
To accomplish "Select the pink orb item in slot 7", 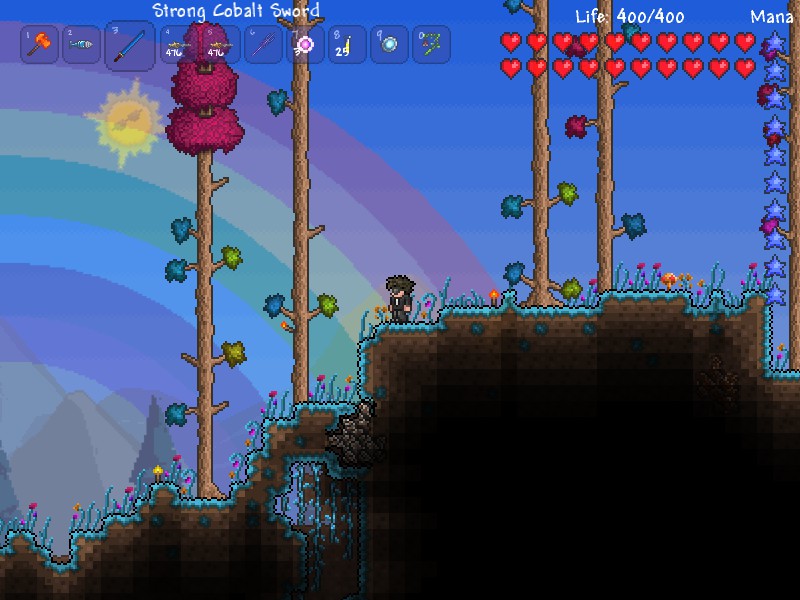I will coord(305,45).
